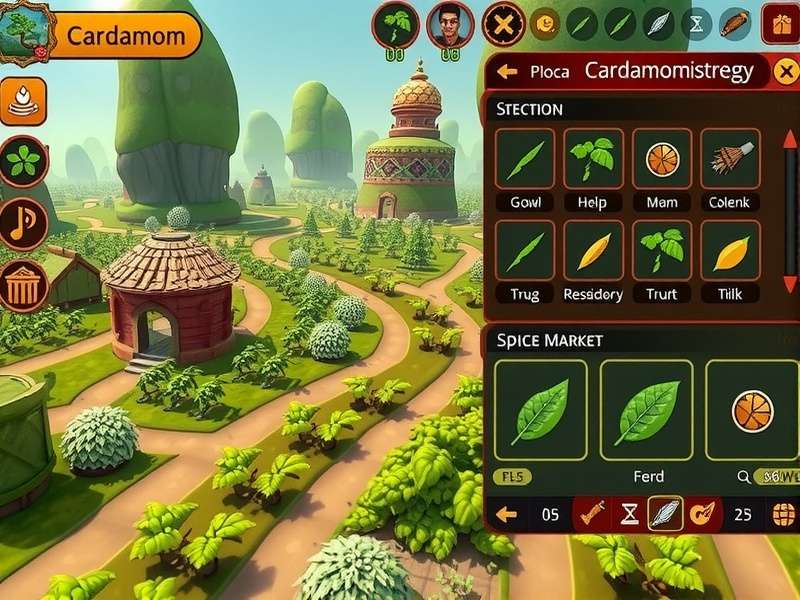Open the gift box button
Screen dimensions: 800x600
pyautogui.click(x=780, y=23)
